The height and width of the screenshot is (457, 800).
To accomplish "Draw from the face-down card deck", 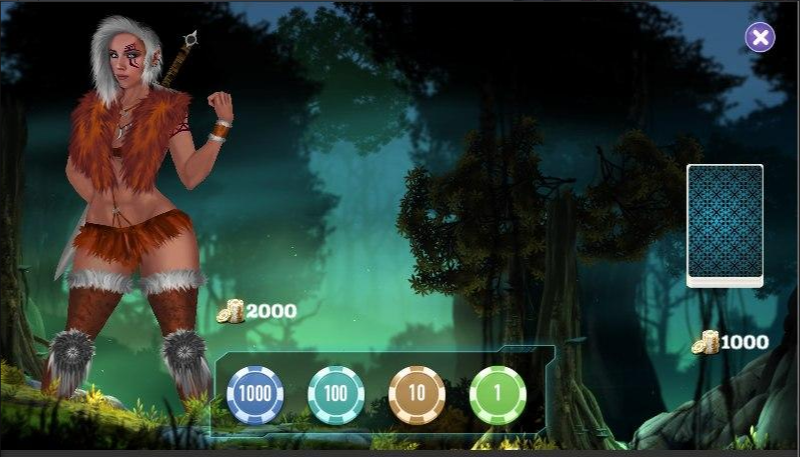I will [725, 226].
